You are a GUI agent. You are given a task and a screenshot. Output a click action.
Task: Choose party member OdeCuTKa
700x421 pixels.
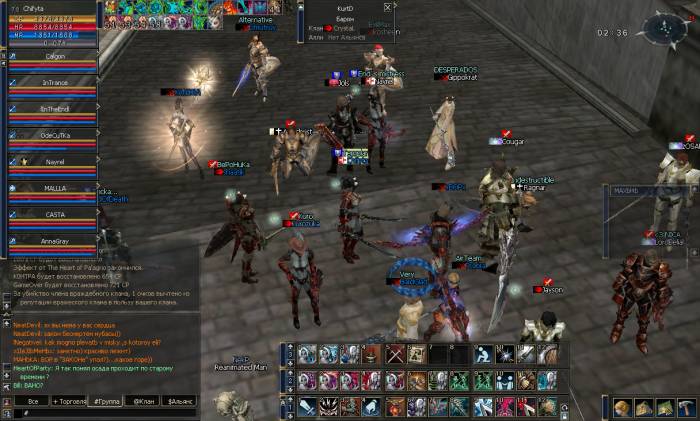tap(53, 135)
